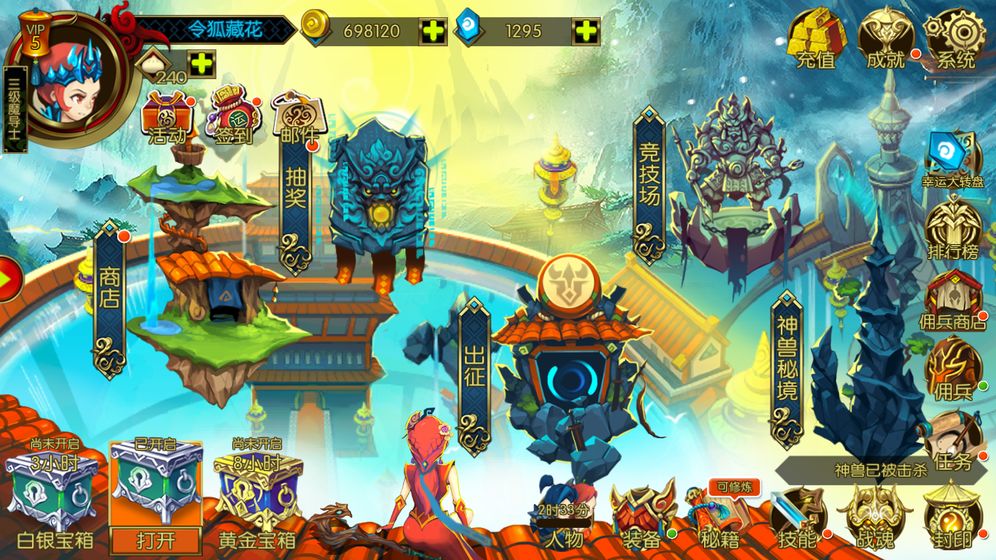Screen dimensions: 996x560
Task: Open the 系统 system settings gear
Action: coord(955,40)
